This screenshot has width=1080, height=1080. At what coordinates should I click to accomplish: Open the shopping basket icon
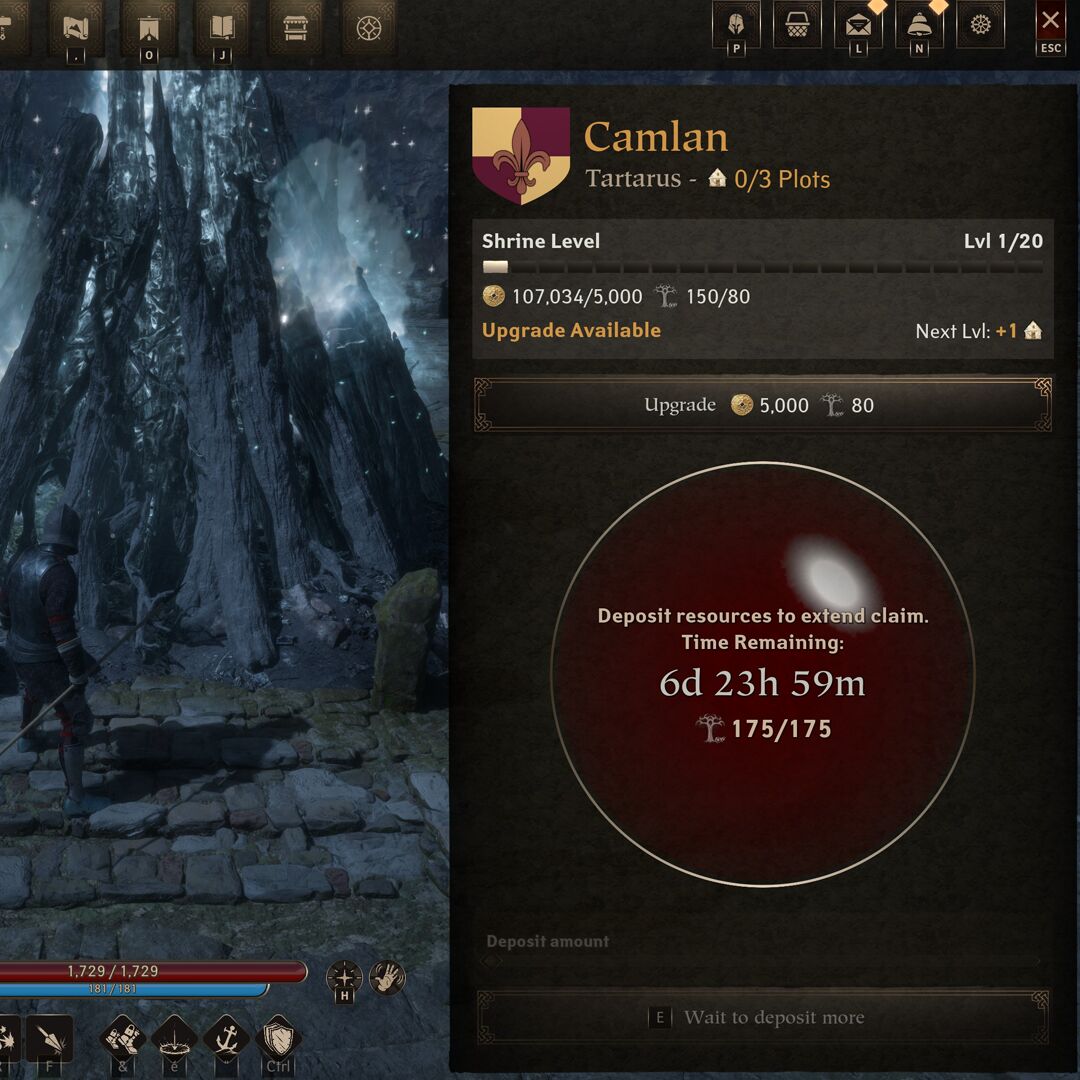tap(797, 24)
